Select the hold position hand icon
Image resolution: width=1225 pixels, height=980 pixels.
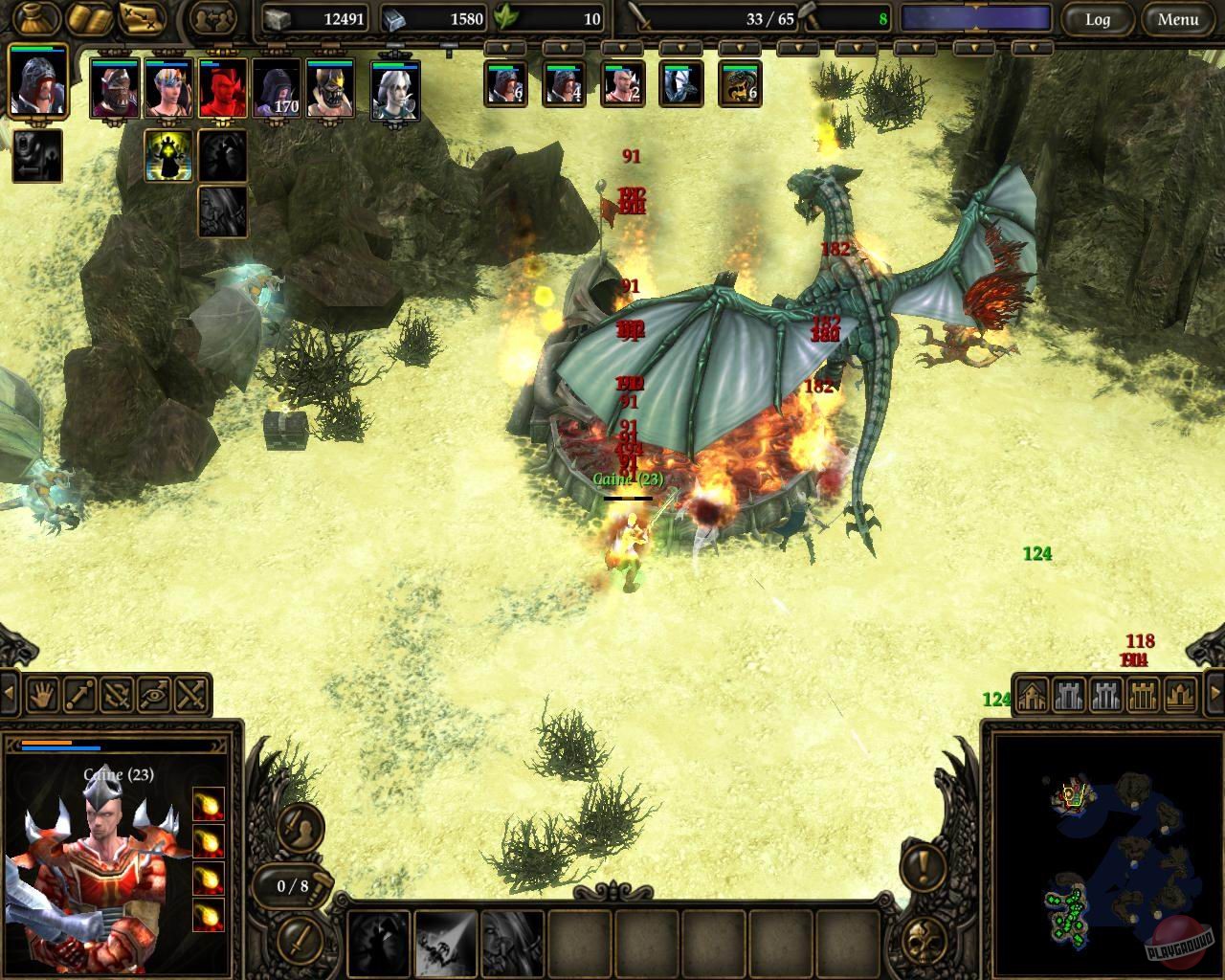click(43, 696)
